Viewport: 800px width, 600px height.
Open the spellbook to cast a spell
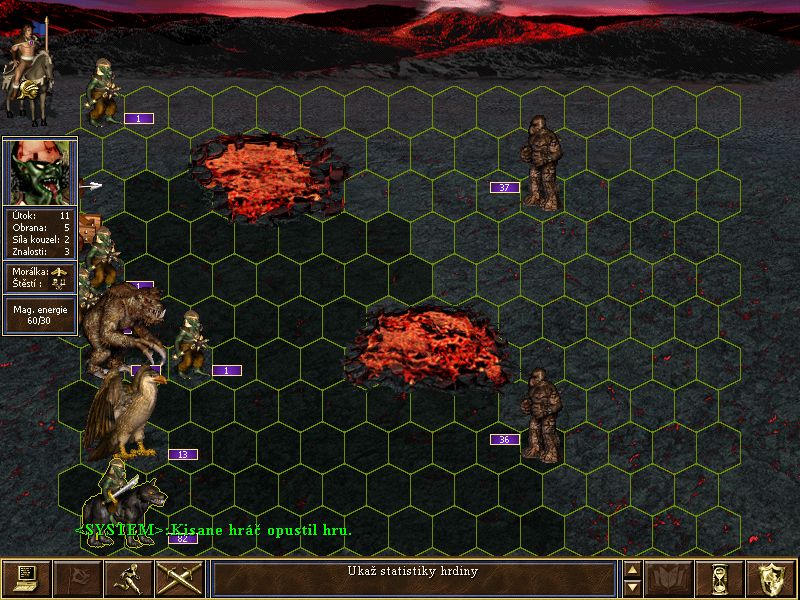click(x=670, y=578)
